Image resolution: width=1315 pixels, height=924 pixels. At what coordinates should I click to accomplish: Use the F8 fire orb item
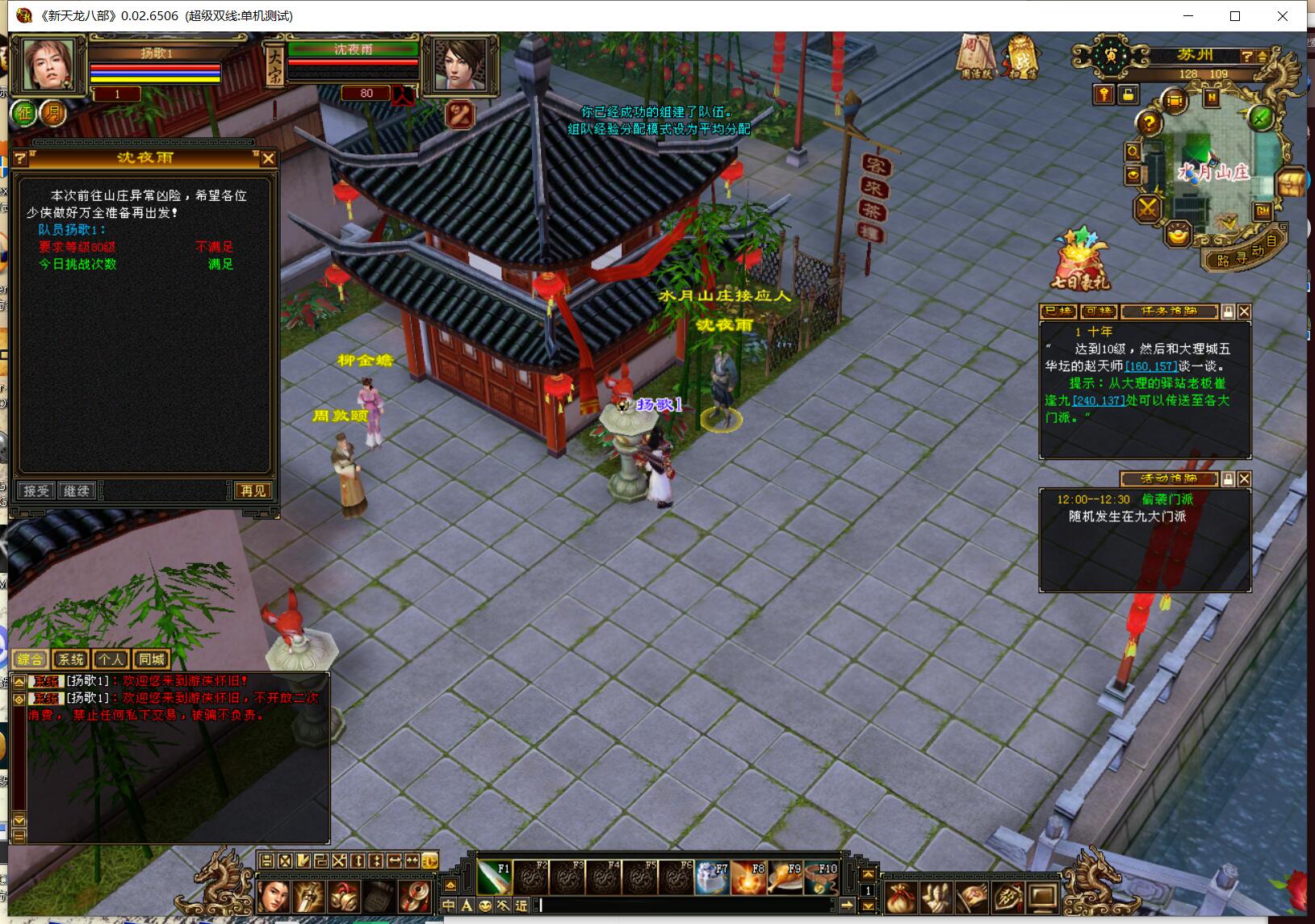748,877
